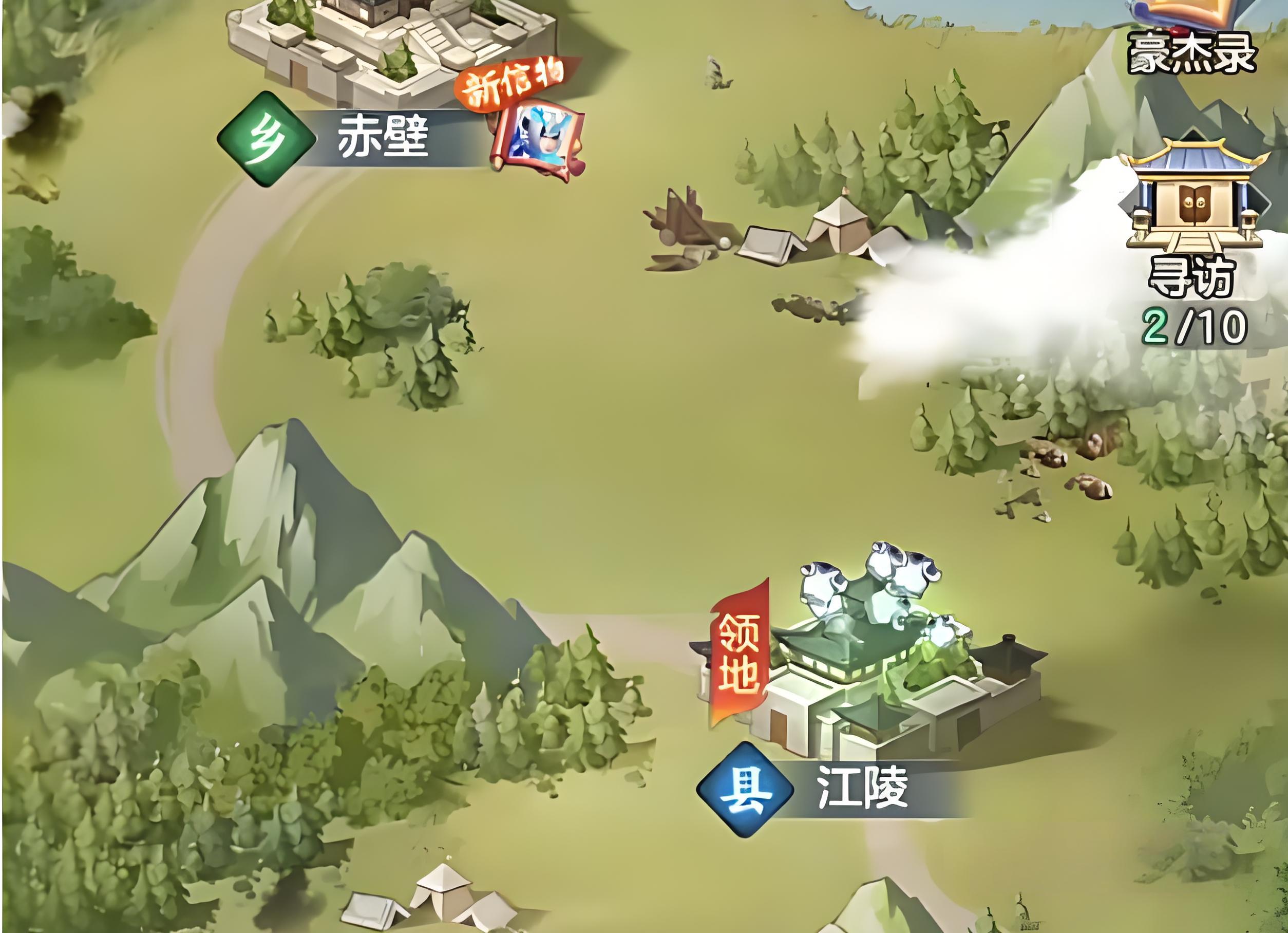
Task: Tap the red 领地 territory banner
Action: pyautogui.click(x=740, y=652)
